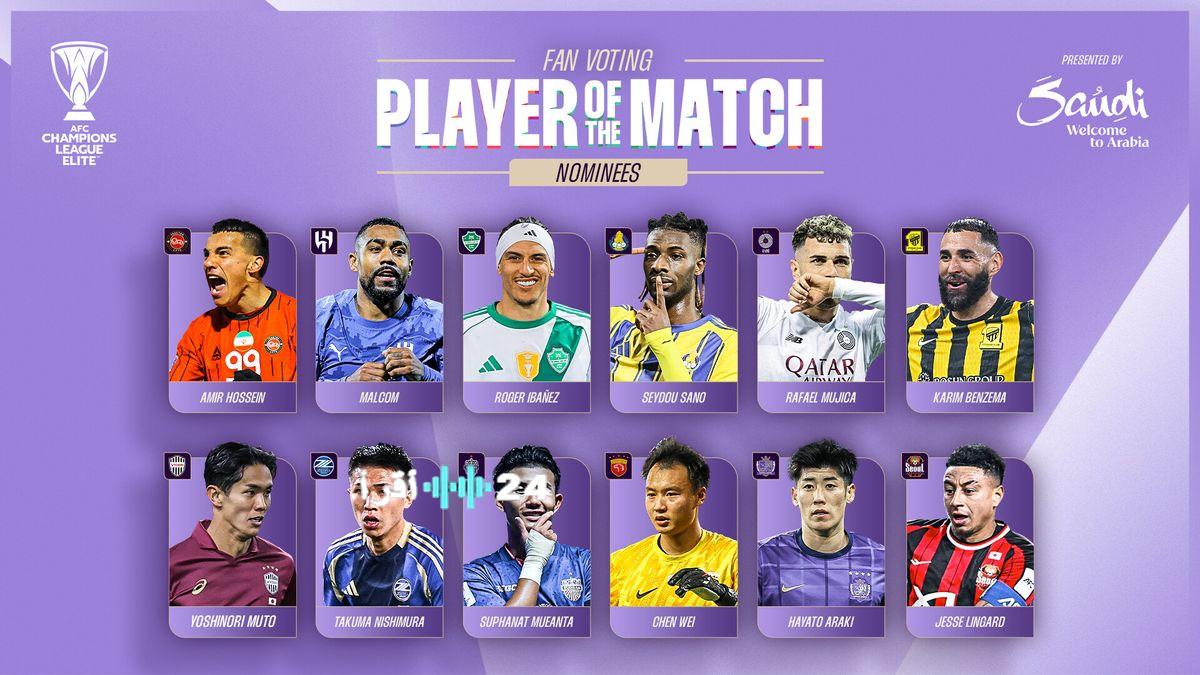This screenshot has width=1200, height=675.
Task: Vote for goalkeeper Chen Wei's card
Action: pyautogui.click(x=673, y=545)
